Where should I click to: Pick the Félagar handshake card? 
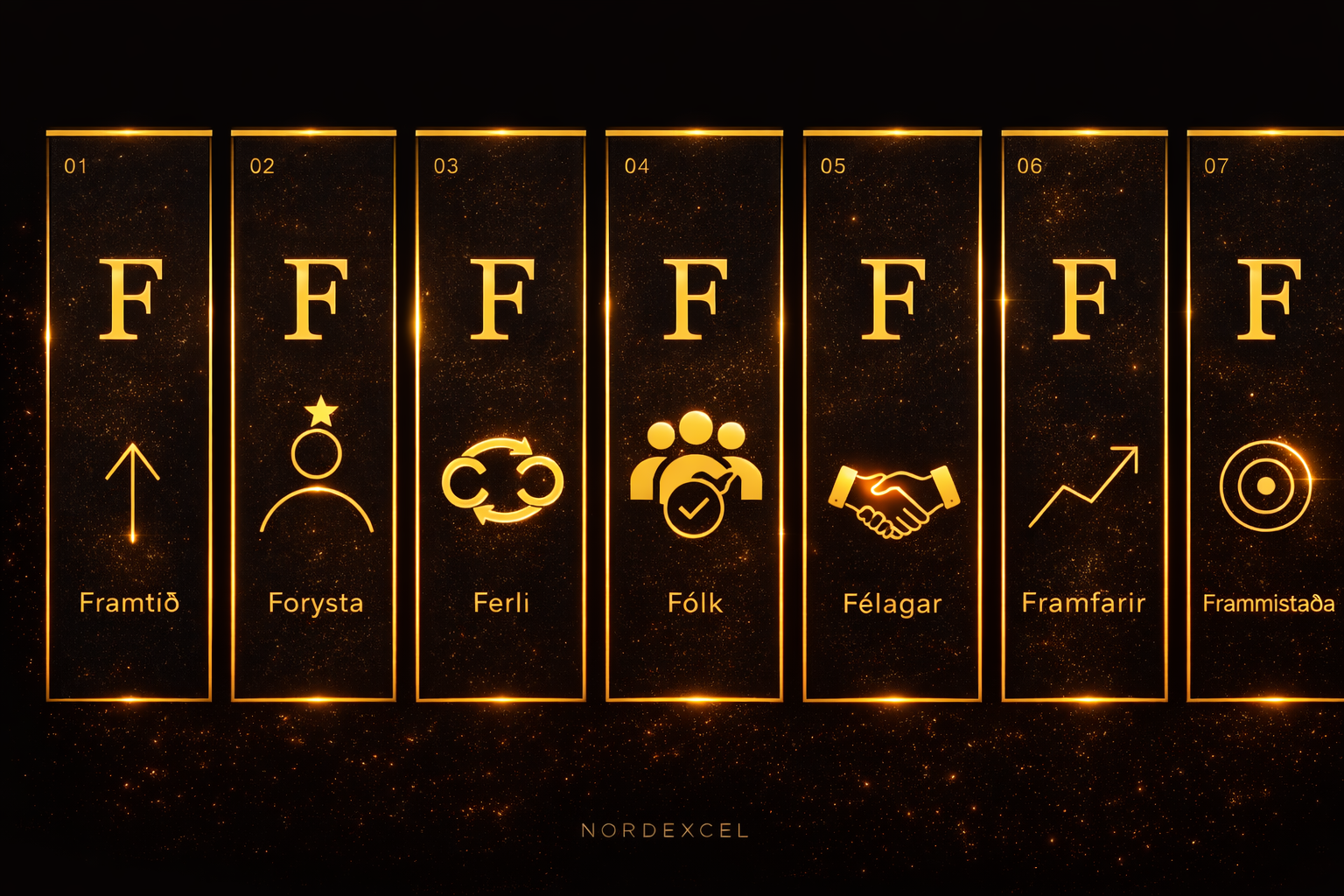pyautogui.click(x=892, y=416)
